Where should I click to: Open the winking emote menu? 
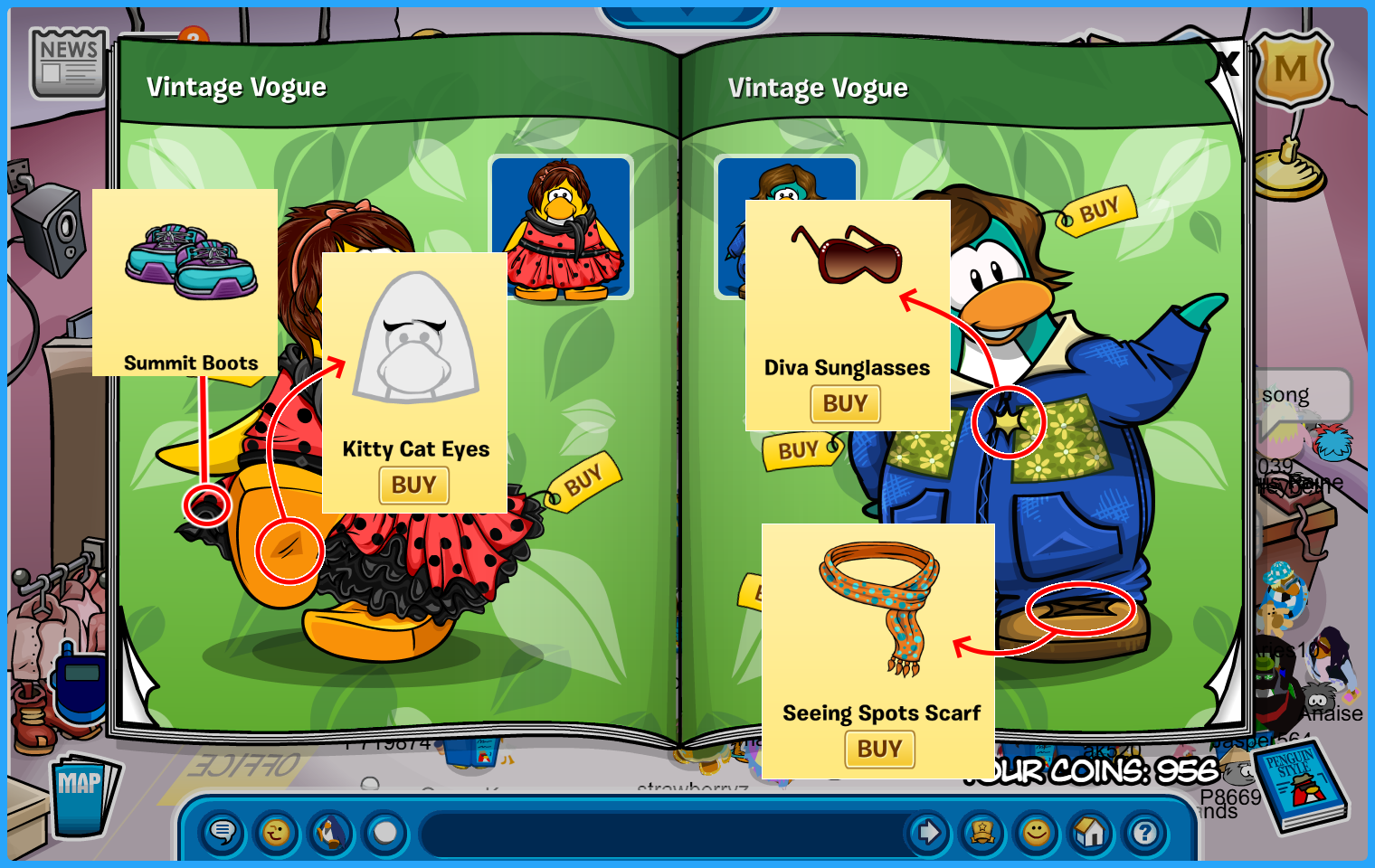coord(277,832)
